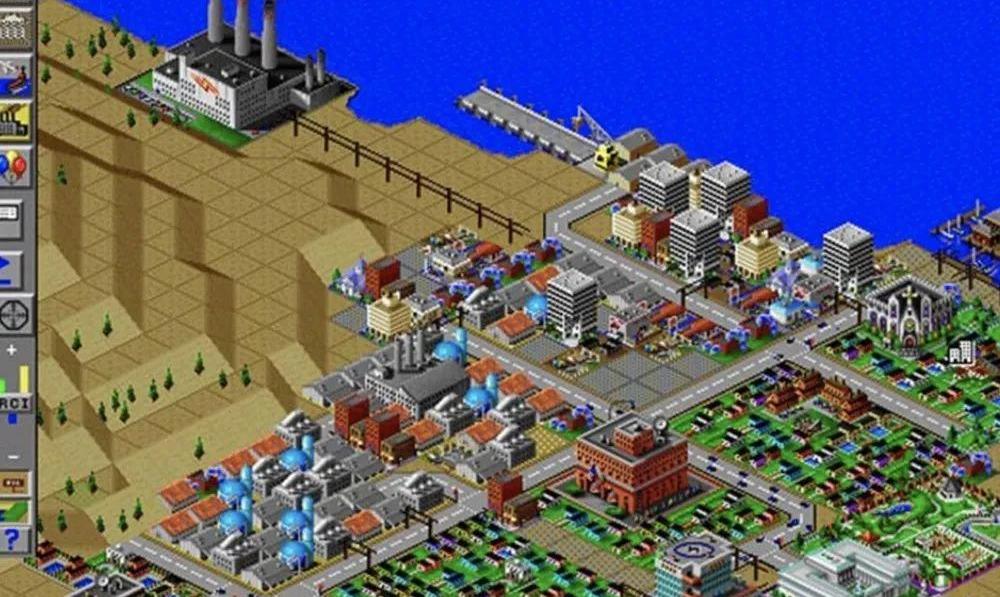This screenshot has width=1000, height=597.
Task: Click the green and blue map button
Action: pos(15,512)
